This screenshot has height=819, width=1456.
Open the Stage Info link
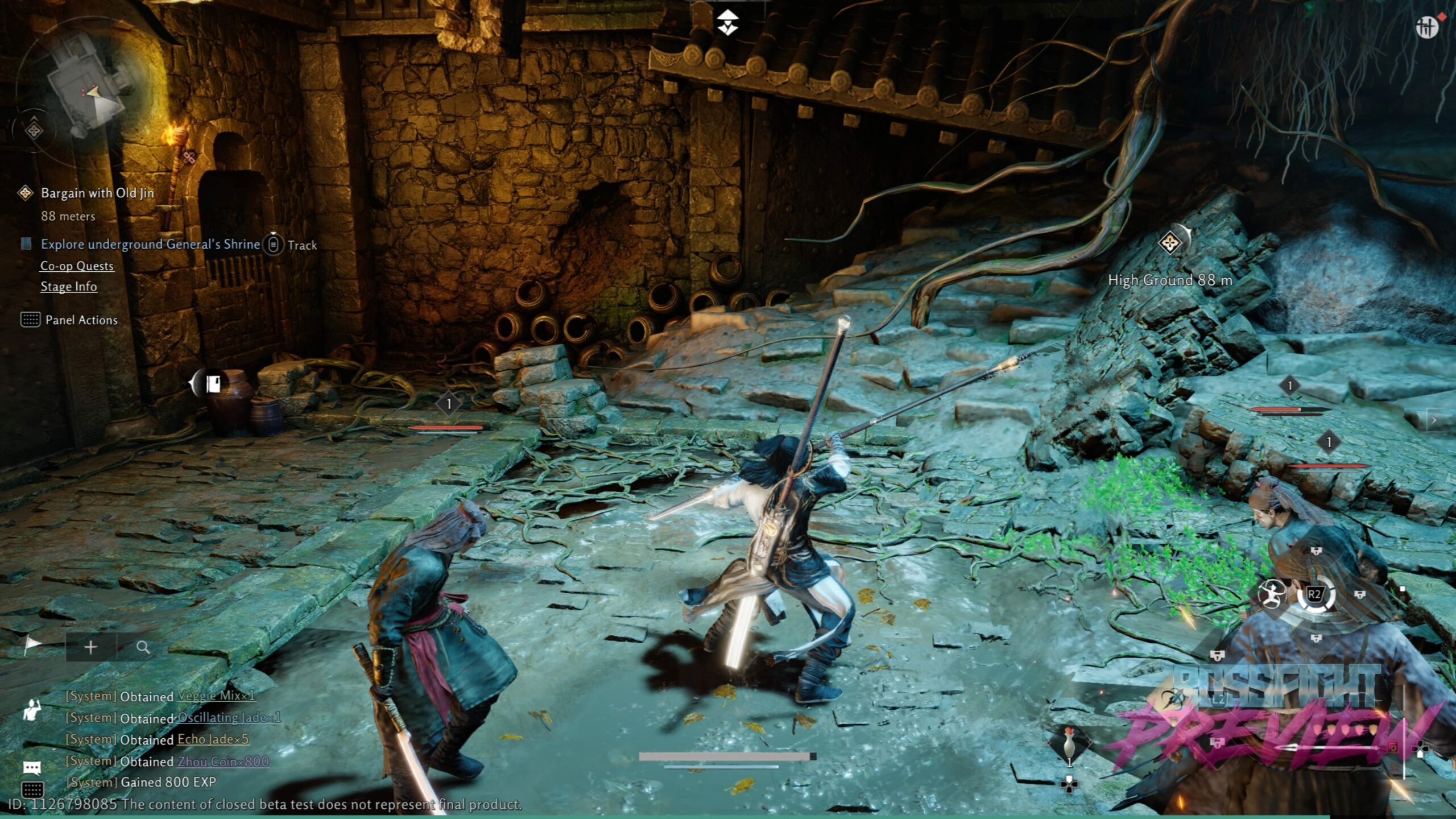[68, 287]
